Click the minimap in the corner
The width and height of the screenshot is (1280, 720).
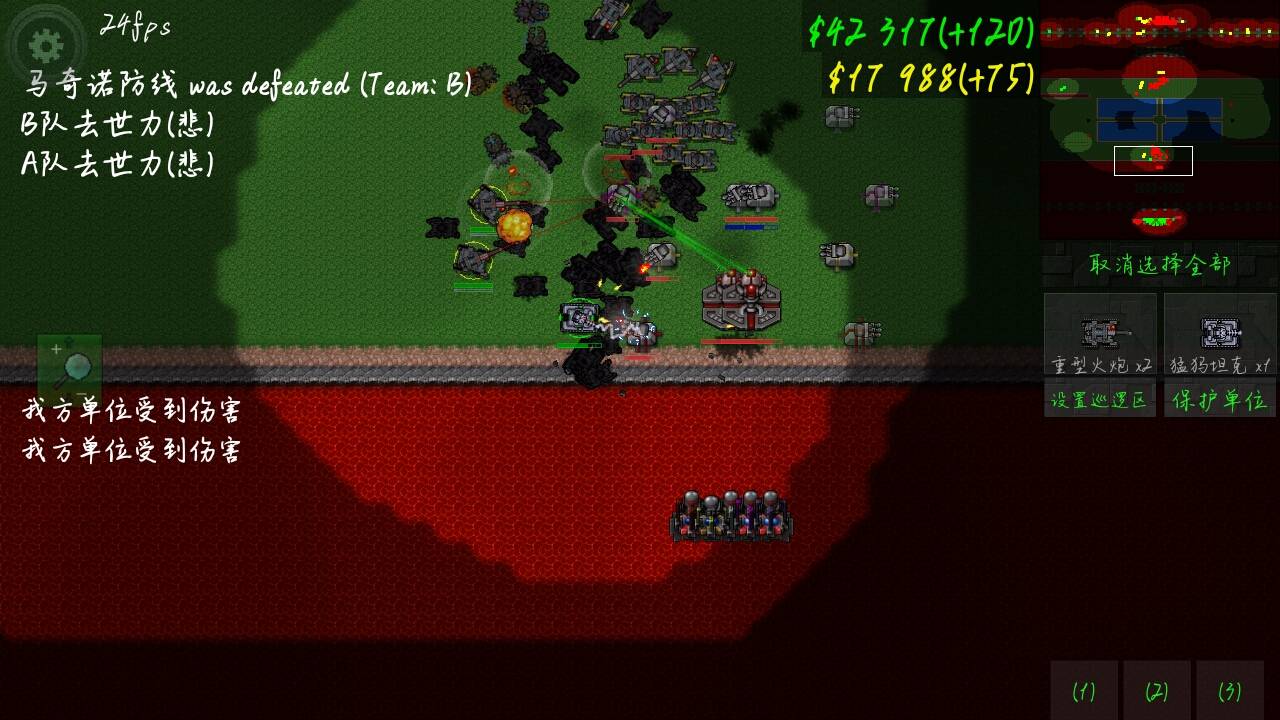coord(1159,120)
